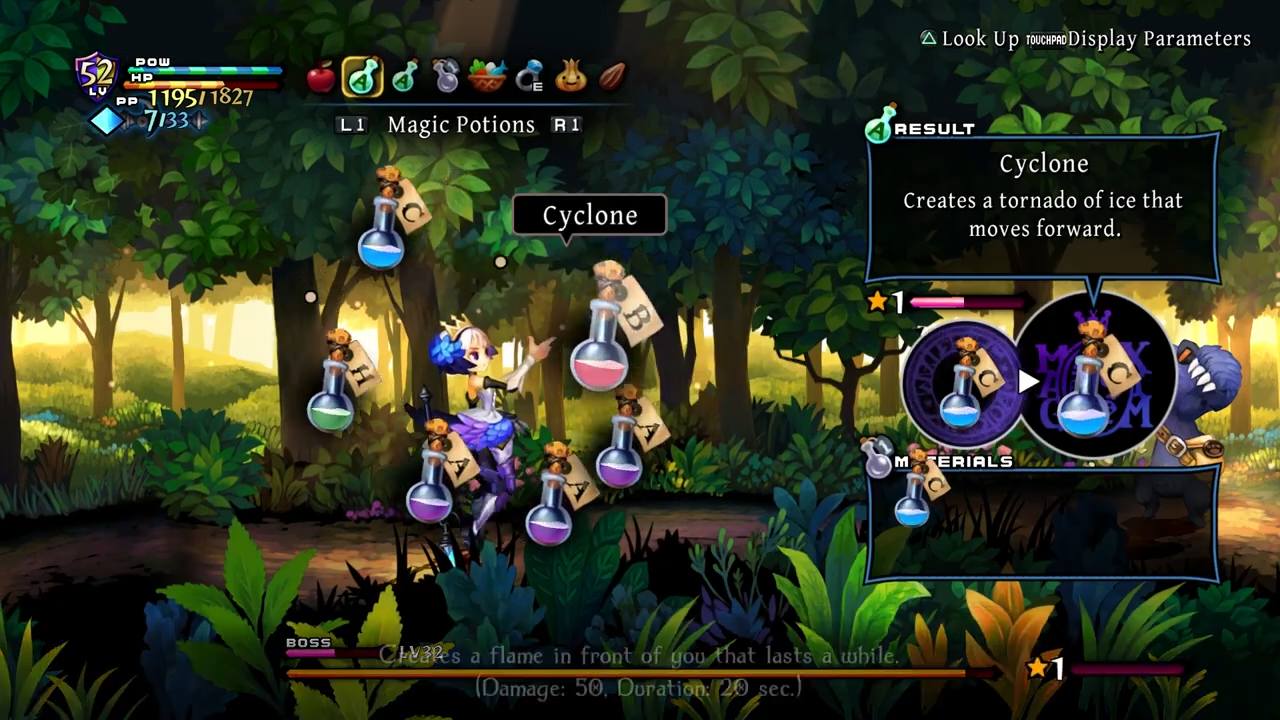Viewport: 1280px width, 720px height.
Task: Select the Magic Potions flask icon
Action: click(x=362, y=78)
